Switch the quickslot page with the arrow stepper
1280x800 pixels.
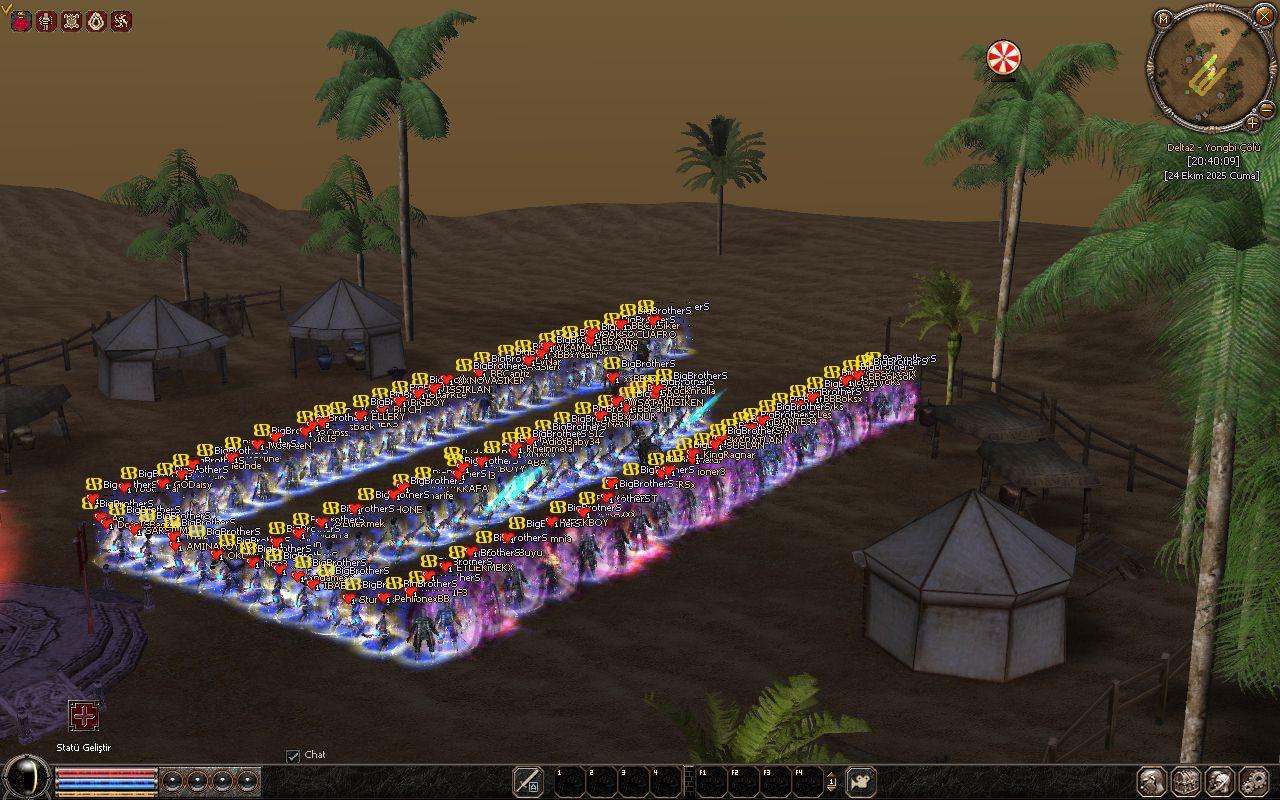coord(831,781)
